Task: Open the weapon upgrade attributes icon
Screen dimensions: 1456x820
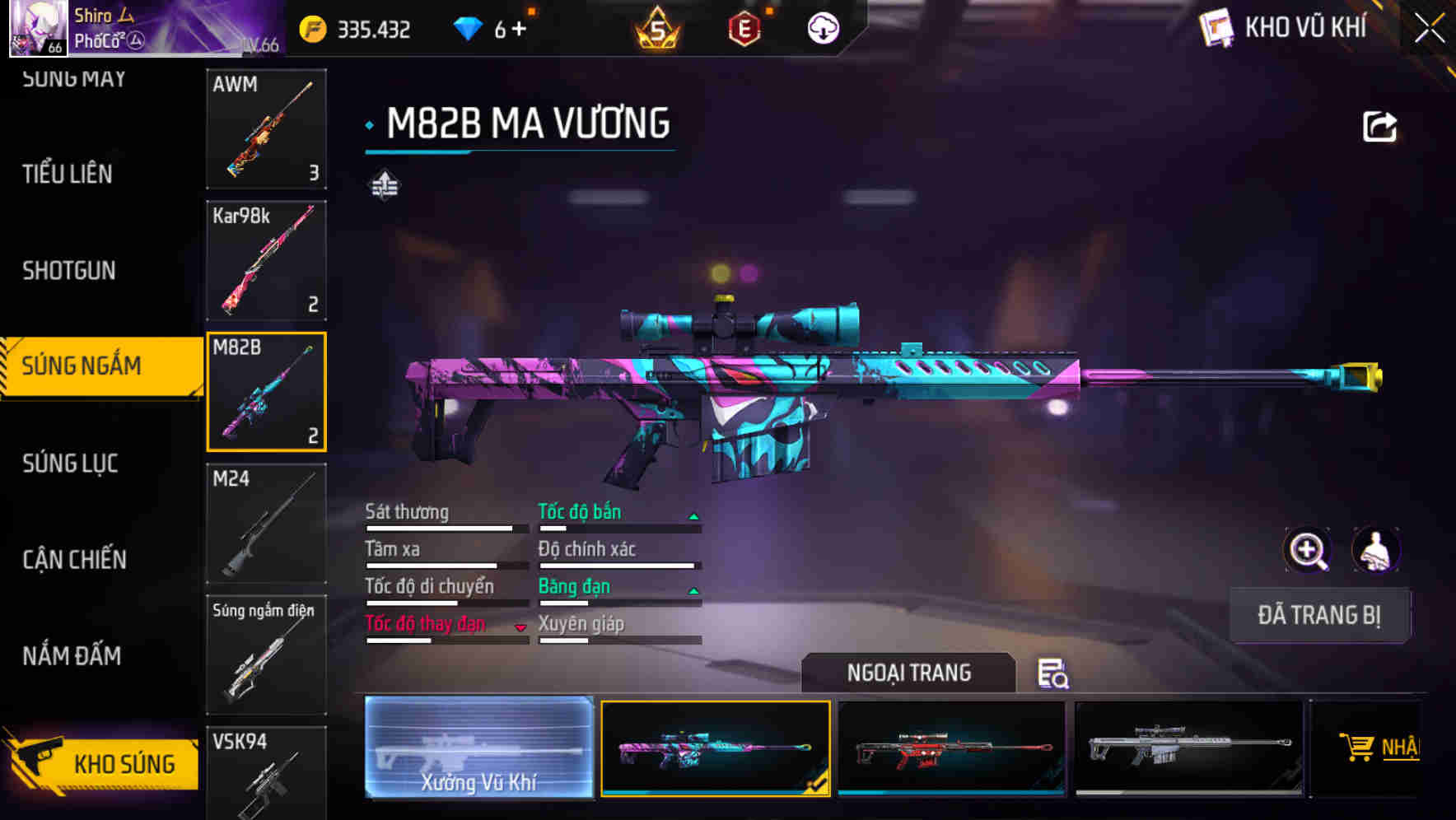Action: pos(384,185)
